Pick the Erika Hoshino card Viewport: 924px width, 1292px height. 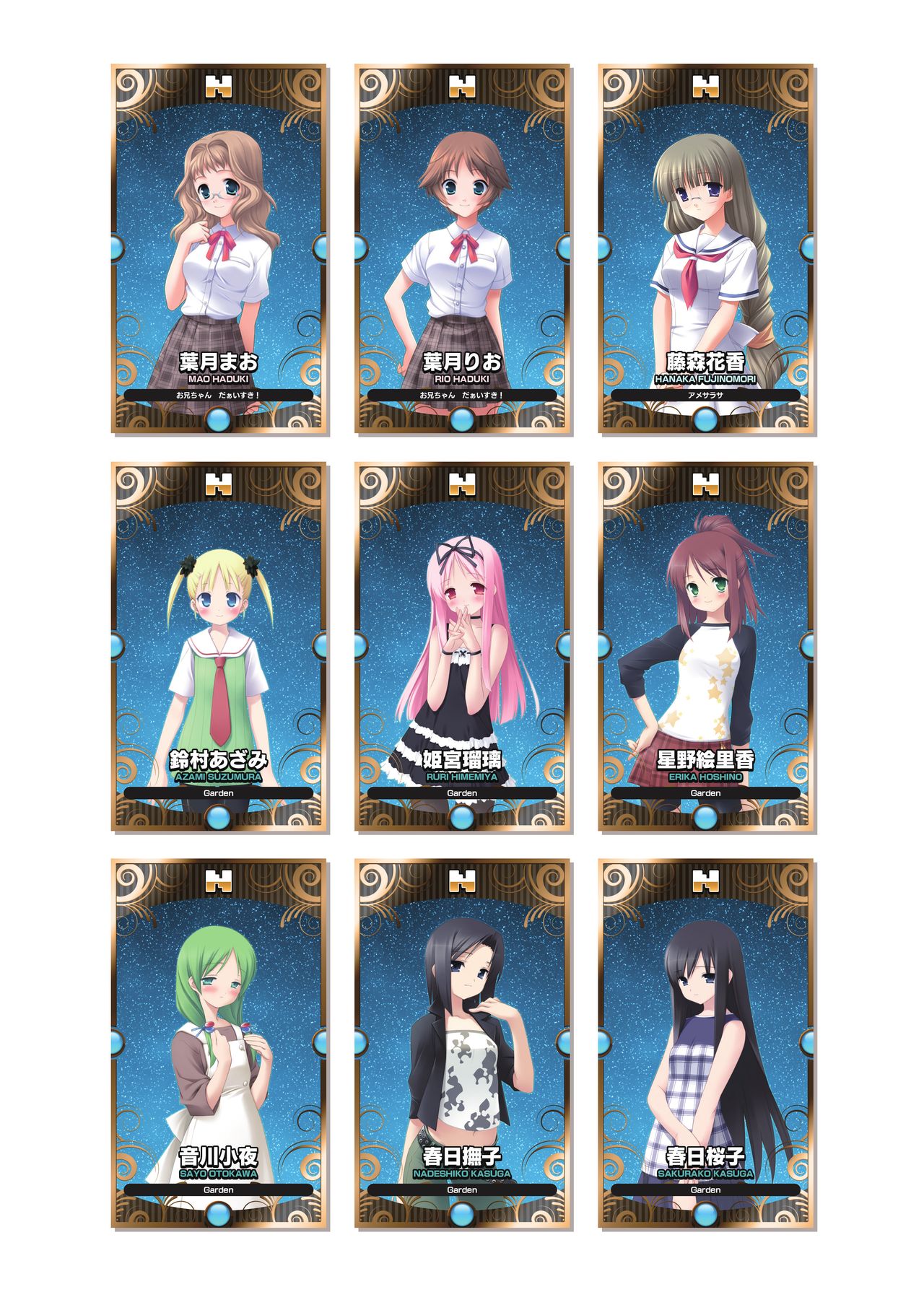pyautogui.click(x=705, y=646)
